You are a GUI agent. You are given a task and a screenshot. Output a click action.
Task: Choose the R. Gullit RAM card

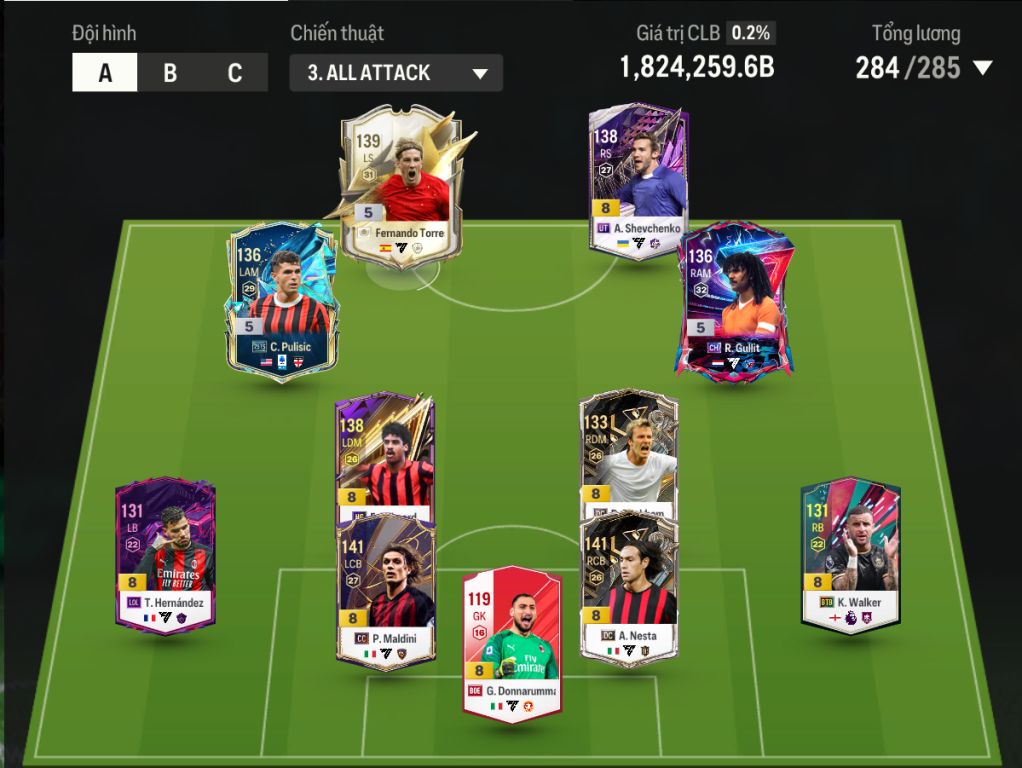pyautogui.click(x=736, y=299)
